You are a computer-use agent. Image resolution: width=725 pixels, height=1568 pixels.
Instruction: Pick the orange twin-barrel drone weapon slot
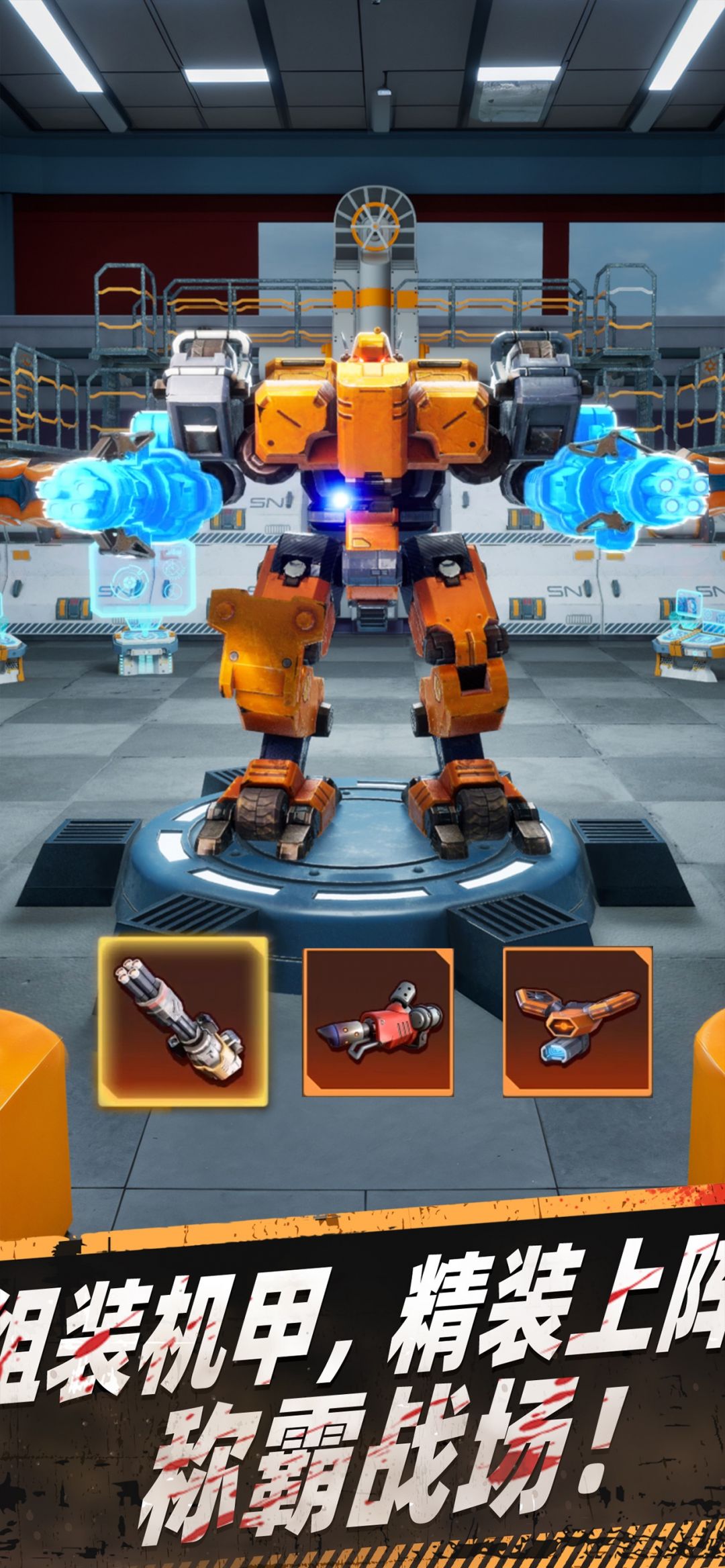577,1022
